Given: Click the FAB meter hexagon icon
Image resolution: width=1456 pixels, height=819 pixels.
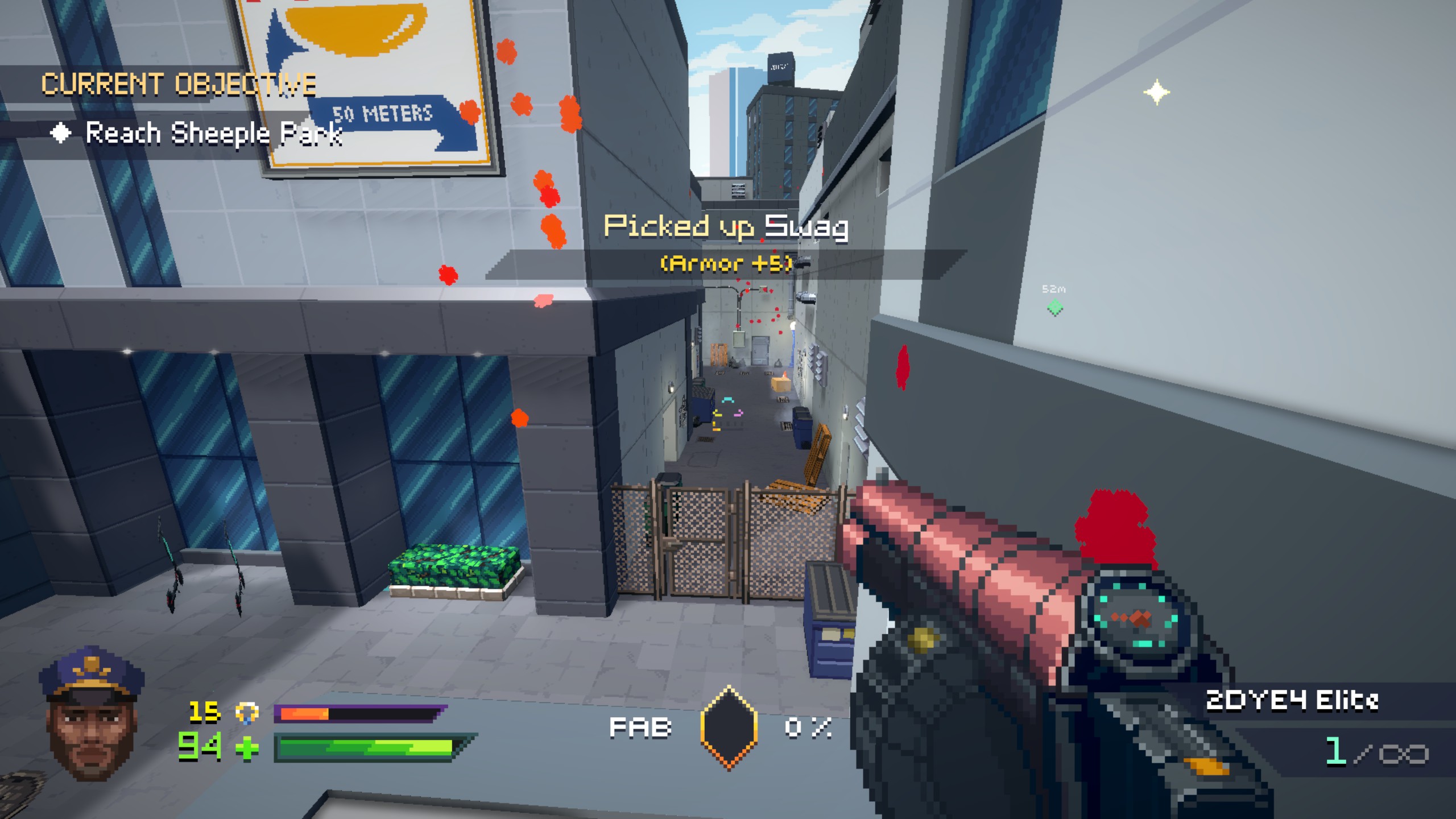Looking at the screenshot, I should [x=729, y=727].
